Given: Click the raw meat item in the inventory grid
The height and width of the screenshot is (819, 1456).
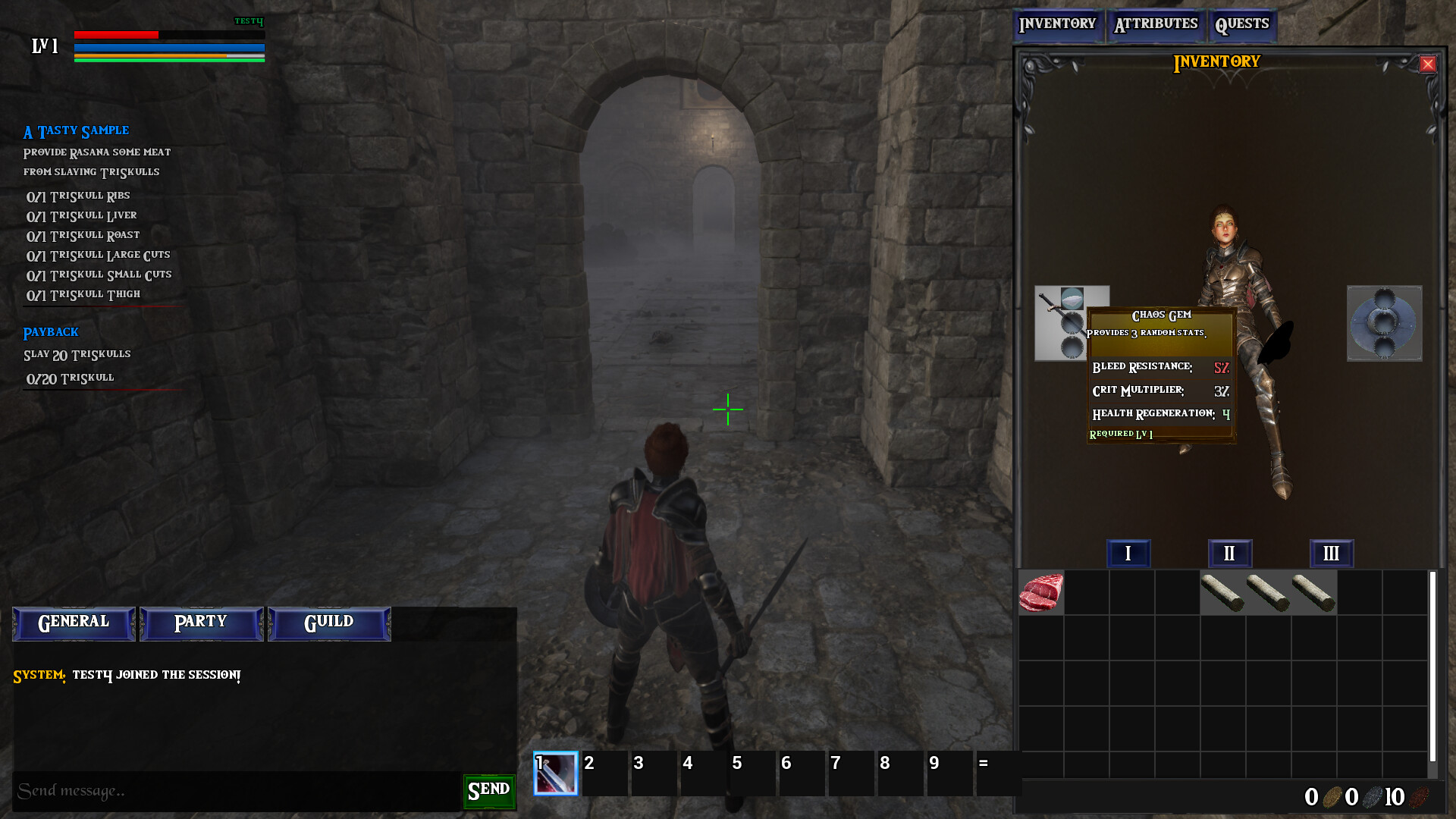Looking at the screenshot, I should pyautogui.click(x=1040, y=592).
